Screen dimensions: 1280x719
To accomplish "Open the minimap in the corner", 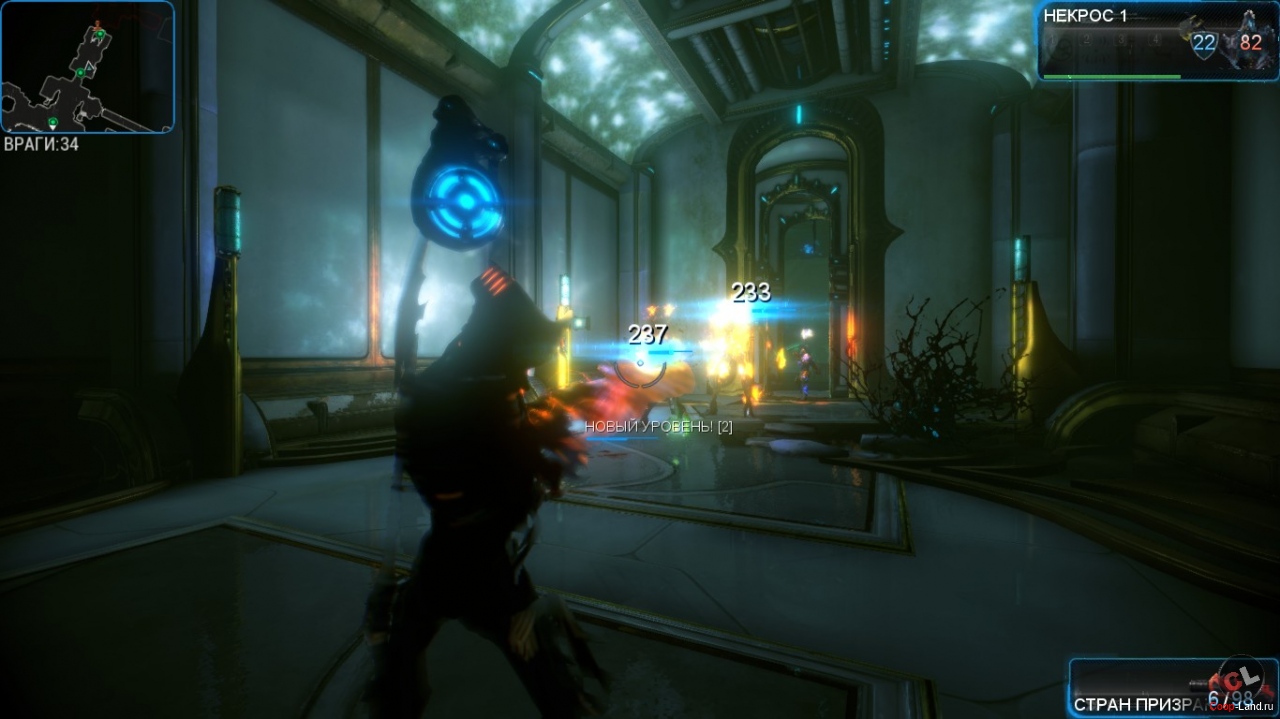I will pos(88,68).
